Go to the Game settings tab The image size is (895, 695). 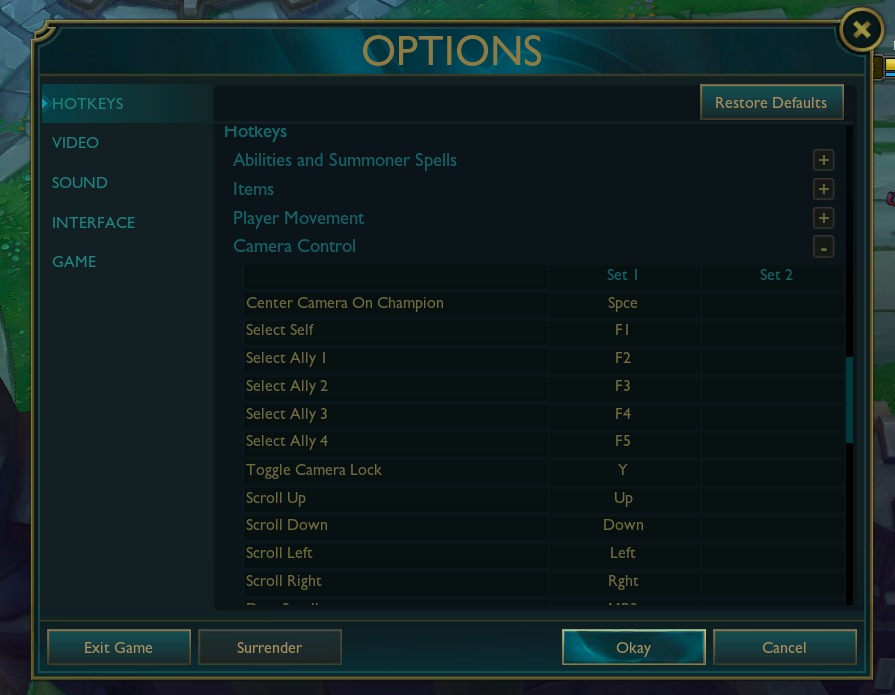click(x=74, y=262)
